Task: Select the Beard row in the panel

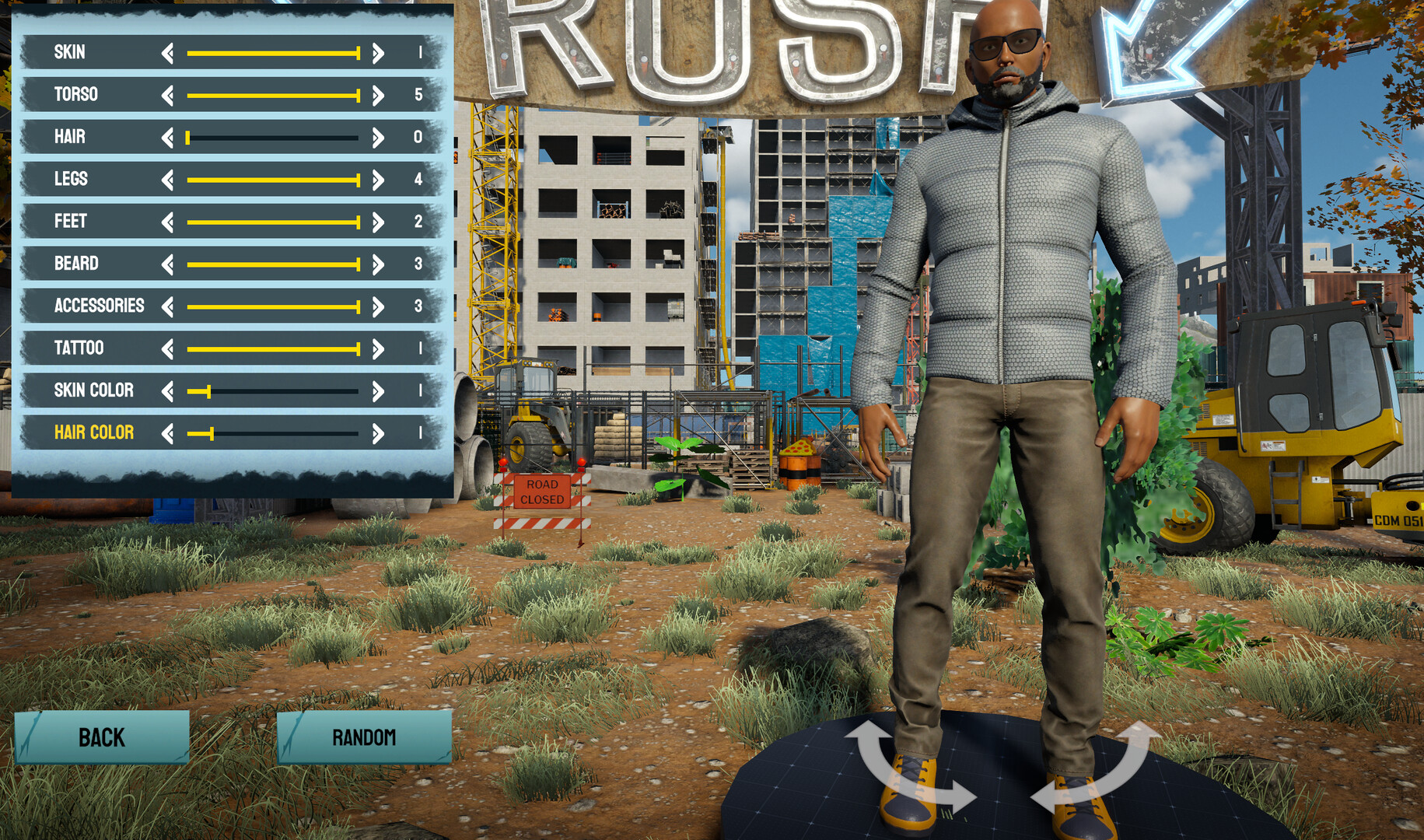Action: pos(78,263)
